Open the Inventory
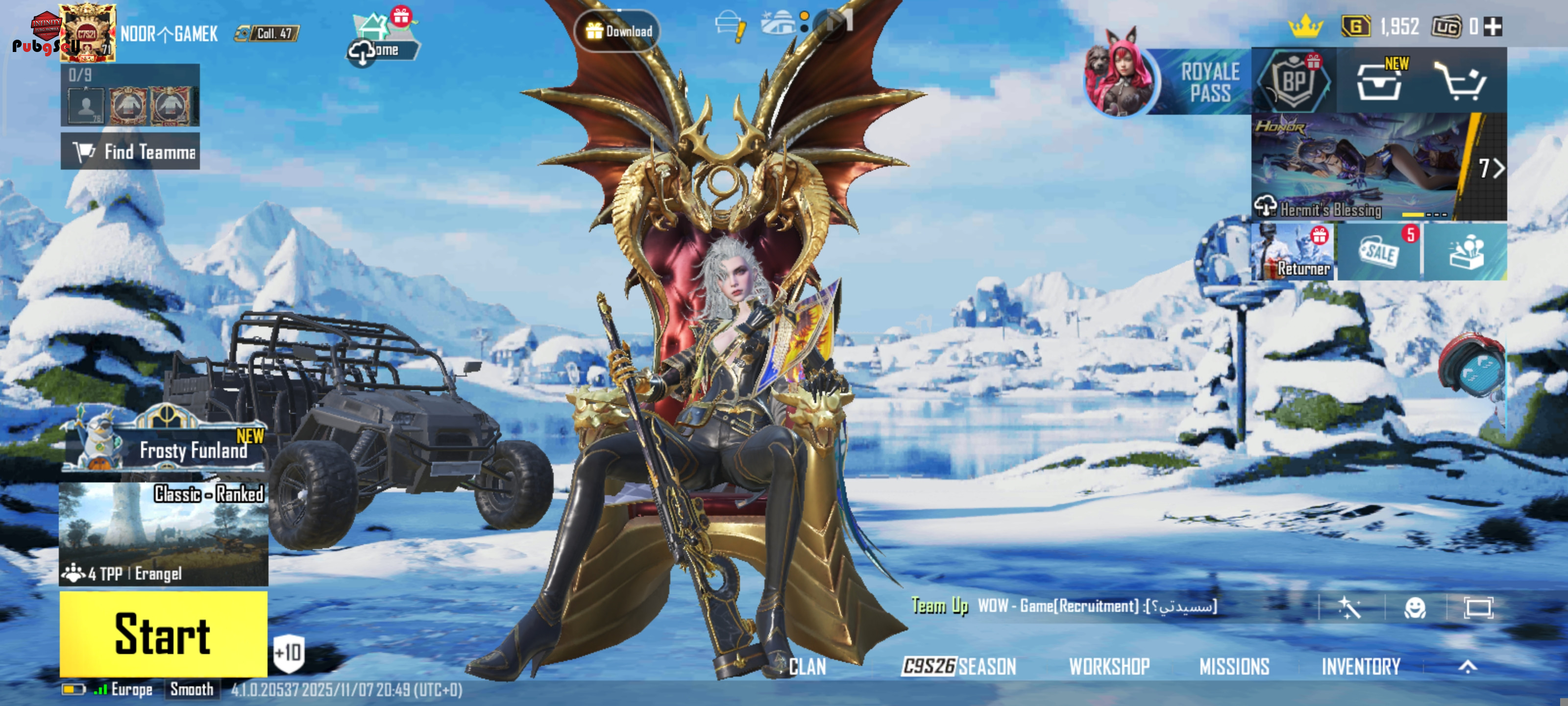Image resolution: width=1568 pixels, height=706 pixels. pos(1360,666)
